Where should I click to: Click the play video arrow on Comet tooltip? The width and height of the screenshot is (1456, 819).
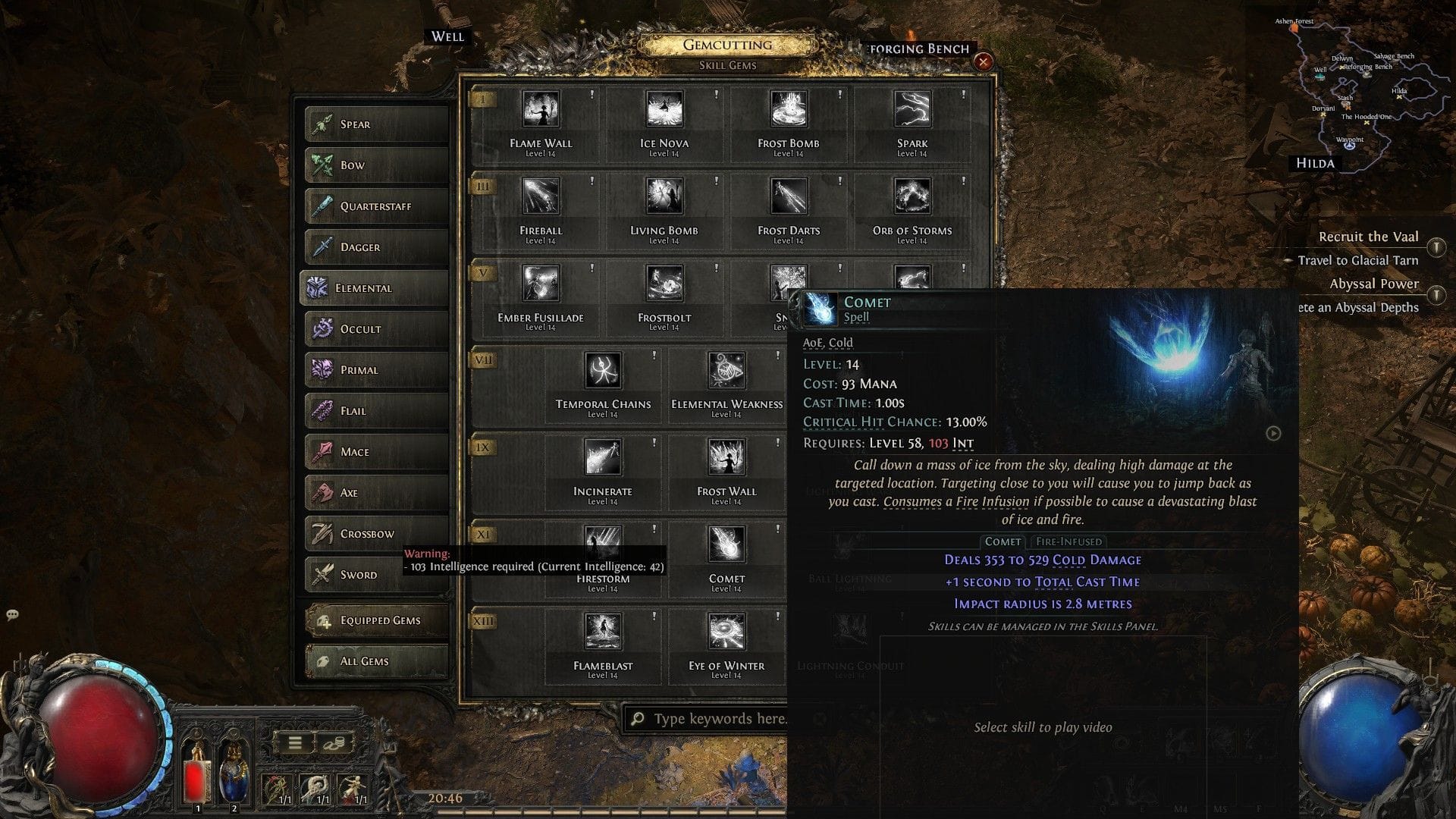(x=1274, y=435)
